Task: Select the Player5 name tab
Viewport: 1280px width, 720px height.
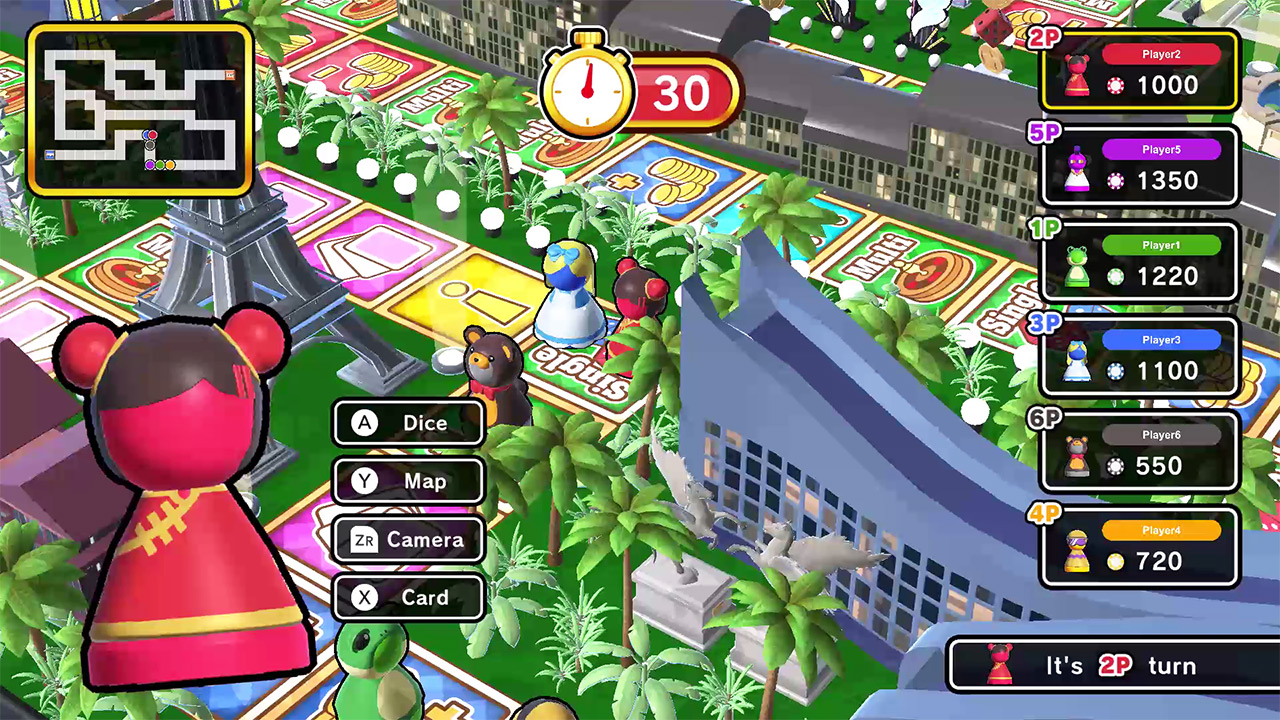Action: (1160, 148)
